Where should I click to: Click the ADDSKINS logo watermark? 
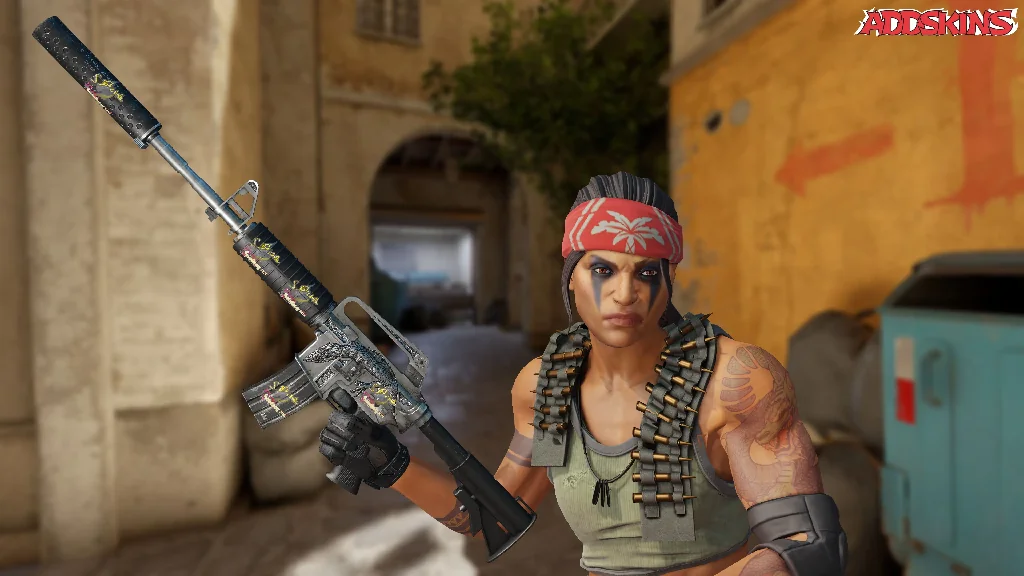937,22
